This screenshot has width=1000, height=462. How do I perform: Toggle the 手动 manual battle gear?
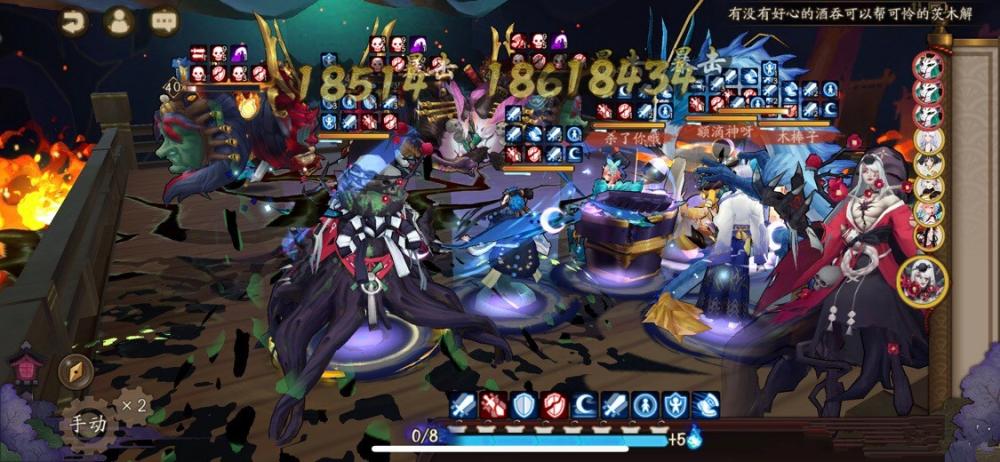click(87, 423)
